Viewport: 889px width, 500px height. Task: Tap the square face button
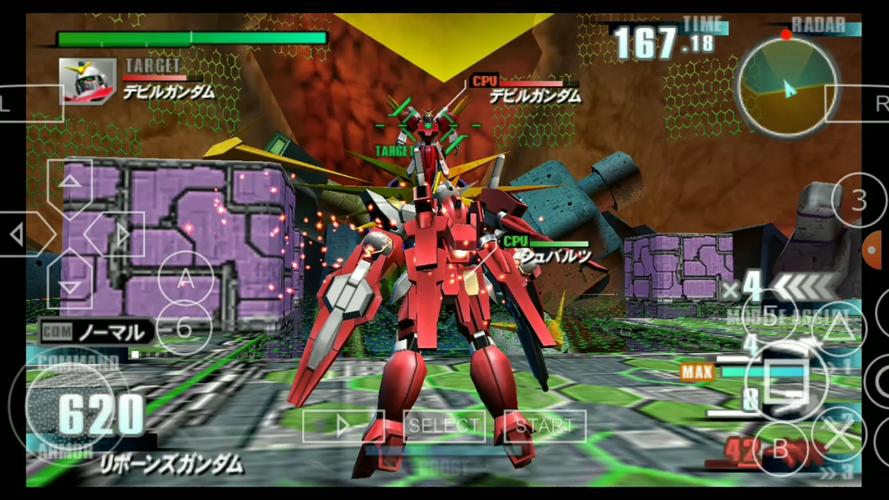(x=786, y=379)
